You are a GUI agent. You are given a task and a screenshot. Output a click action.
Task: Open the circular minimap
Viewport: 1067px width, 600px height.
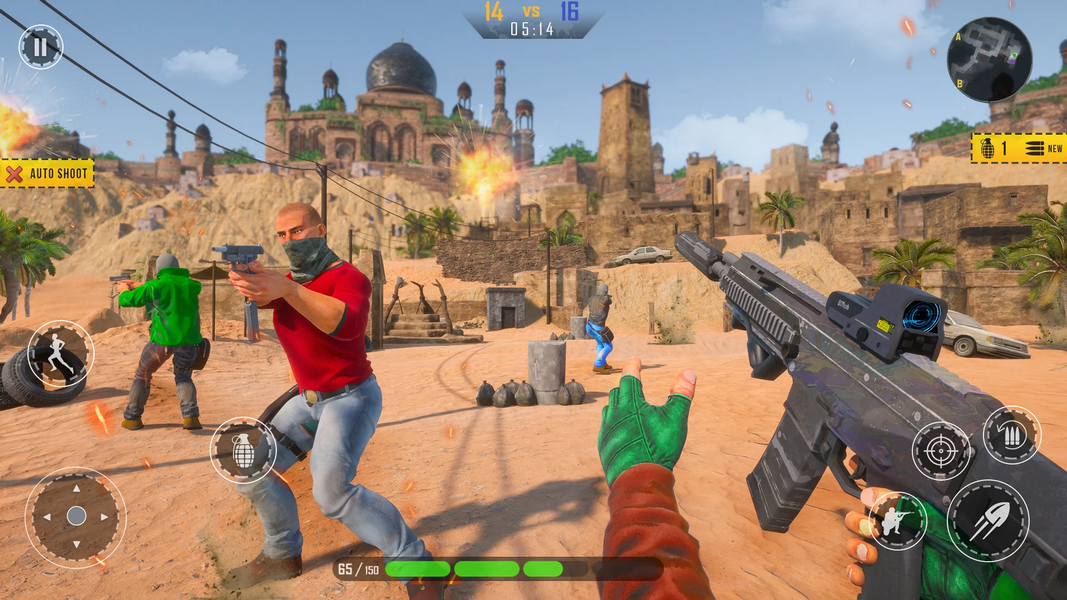tap(988, 59)
